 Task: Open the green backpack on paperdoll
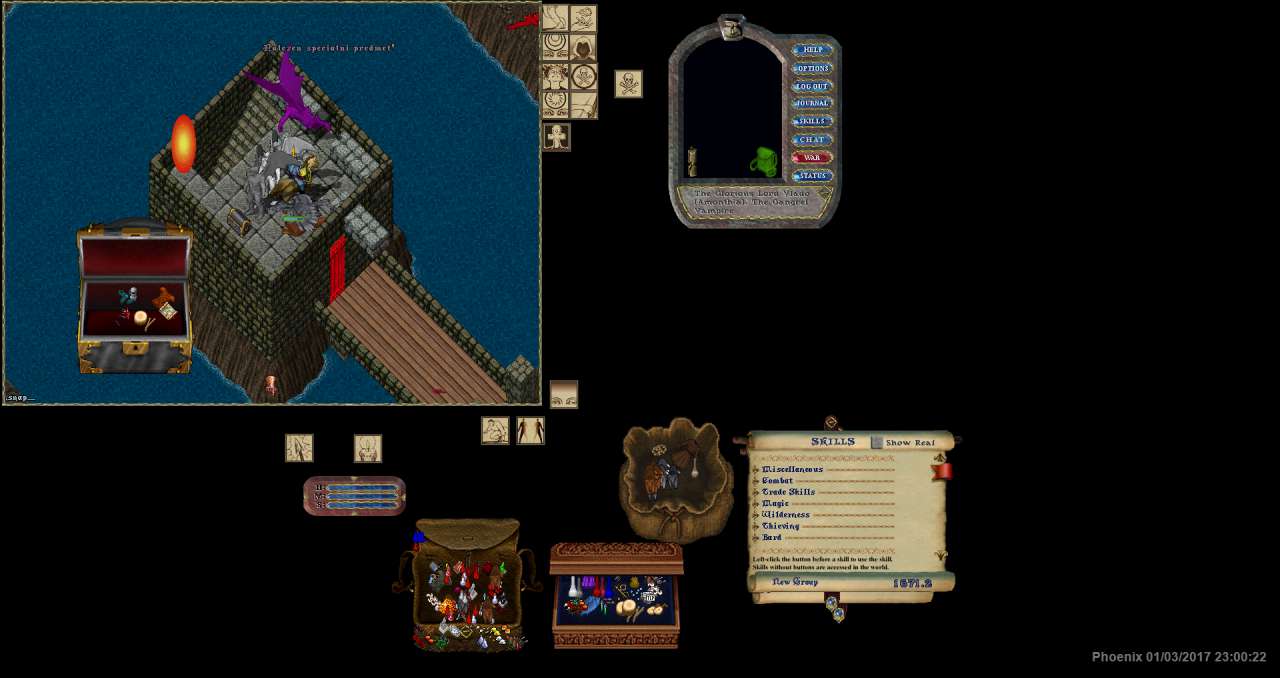[764, 161]
